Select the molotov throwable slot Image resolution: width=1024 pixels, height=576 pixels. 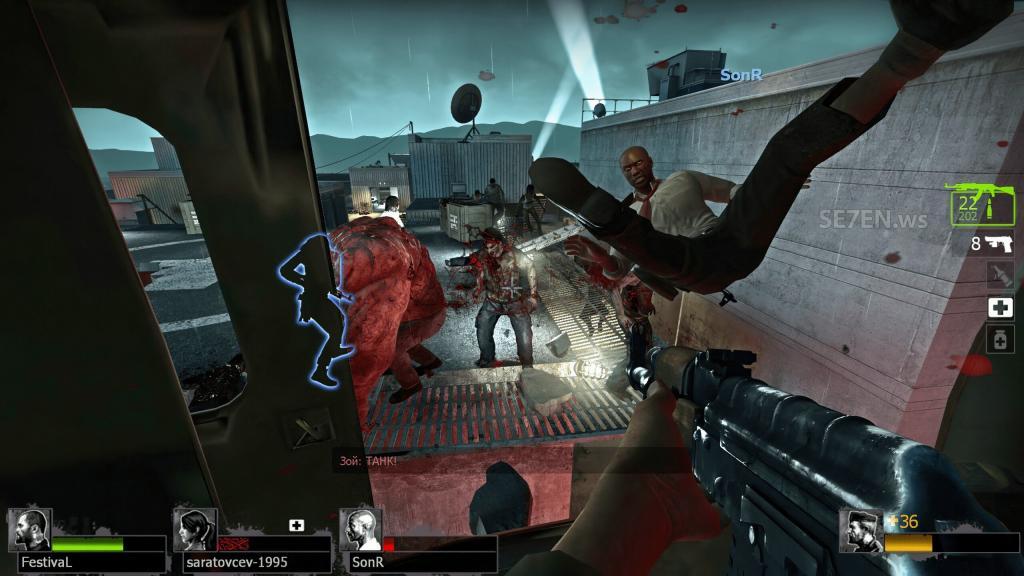click(x=1000, y=275)
